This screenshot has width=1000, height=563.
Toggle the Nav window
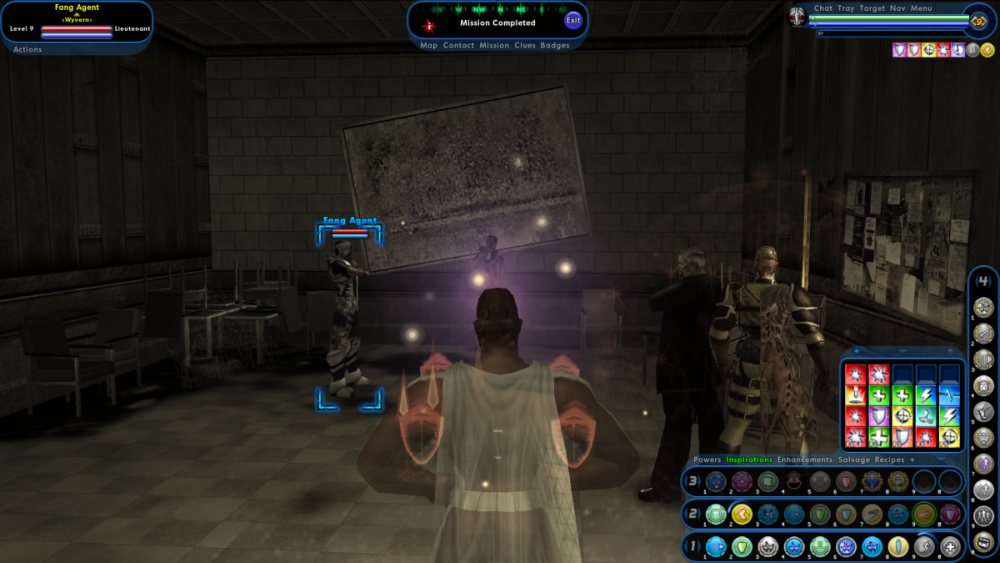pyautogui.click(x=897, y=8)
